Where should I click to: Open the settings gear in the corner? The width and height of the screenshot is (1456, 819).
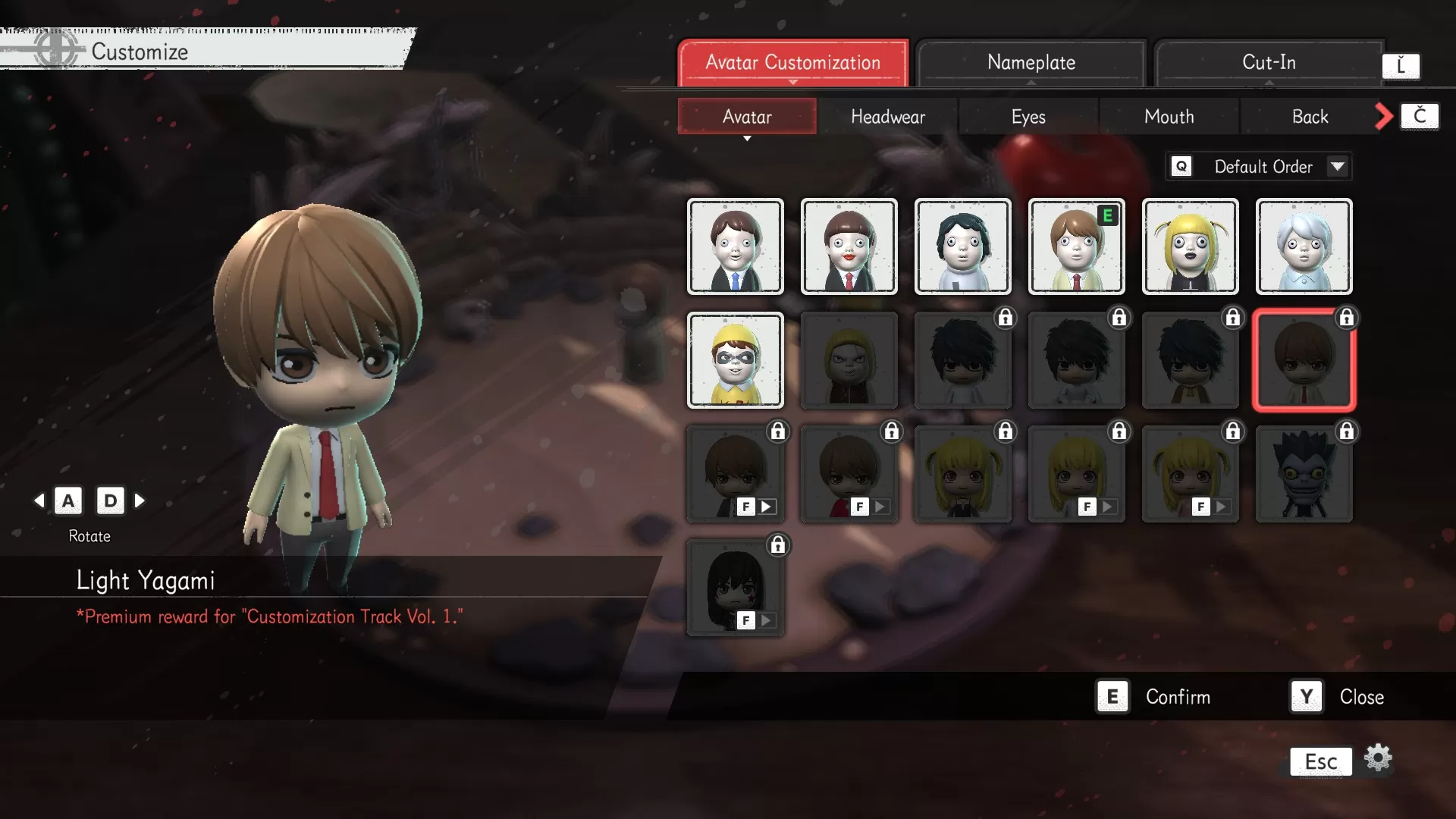point(1378,757)
